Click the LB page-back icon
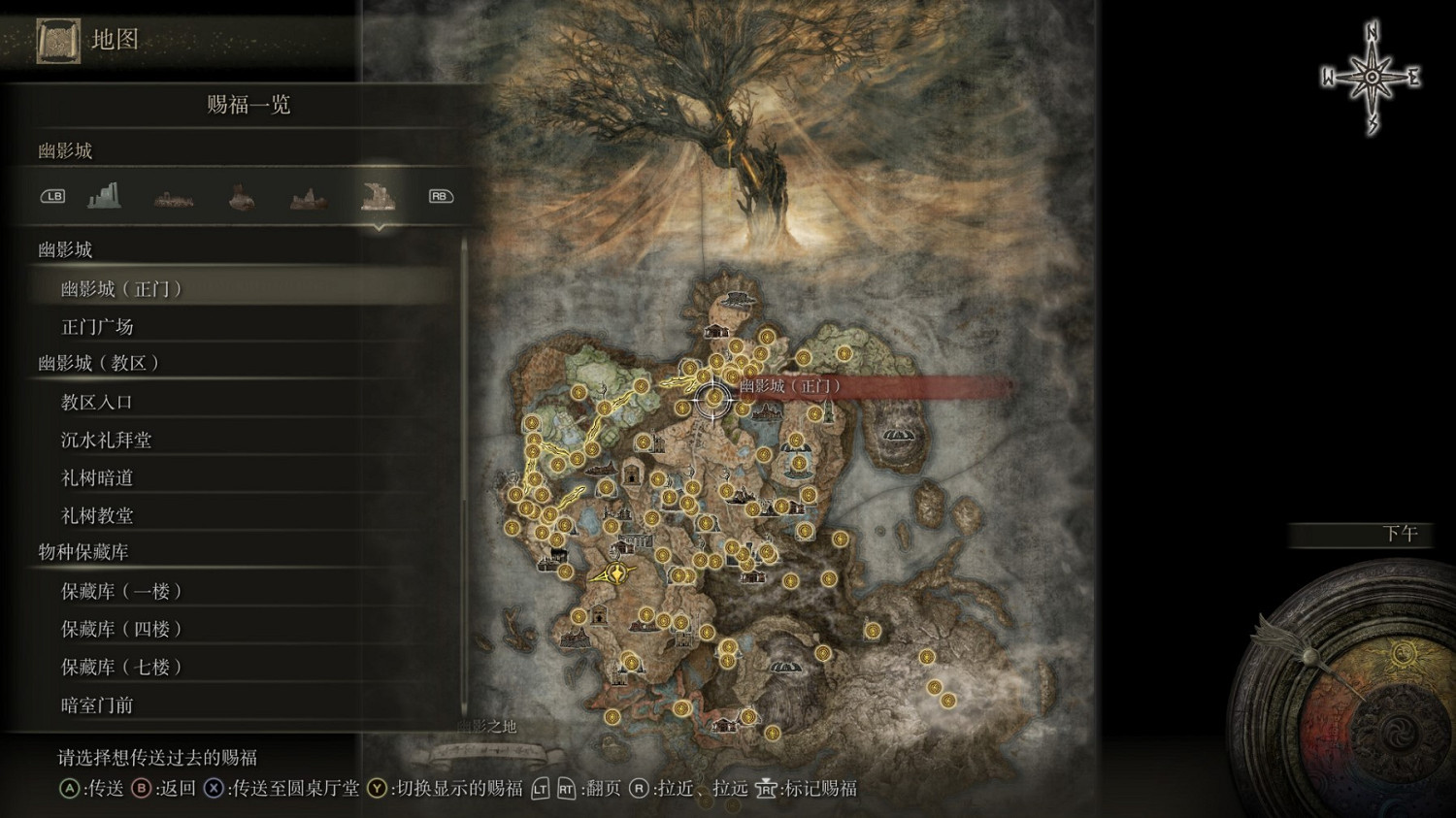Viewport: 1456px width, 818px height. coord(52,196)
